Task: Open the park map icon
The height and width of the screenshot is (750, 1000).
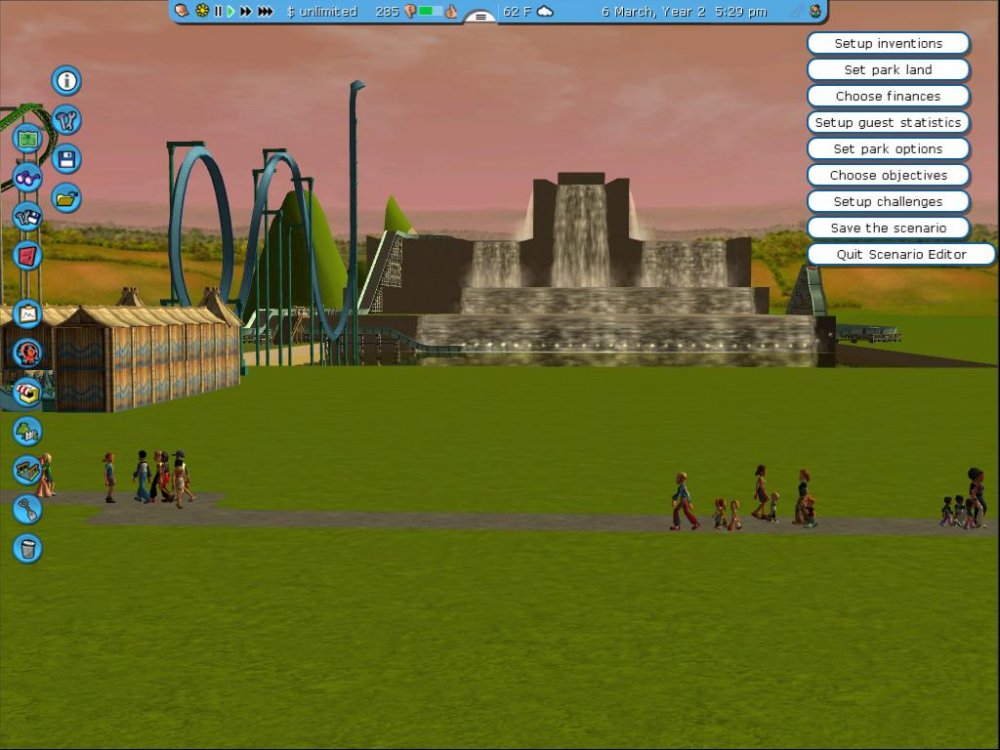Action: coord(27,138)
